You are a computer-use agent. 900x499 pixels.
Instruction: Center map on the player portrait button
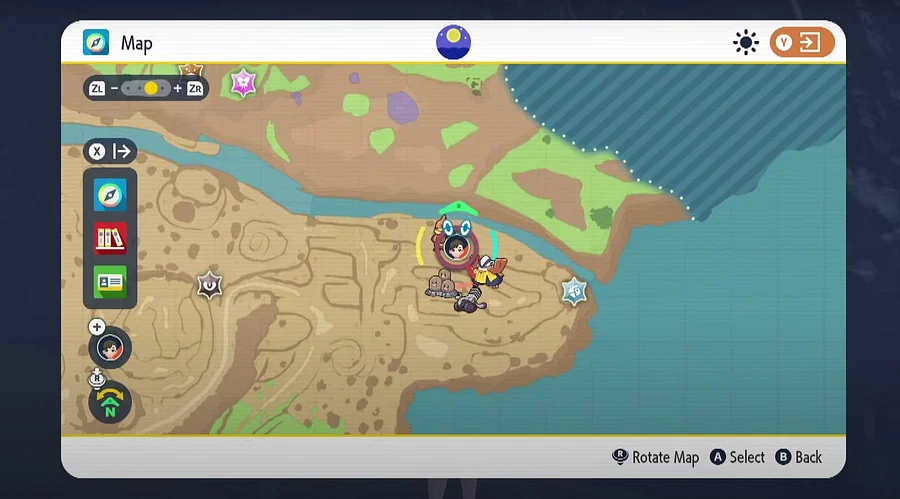(110, 347)
